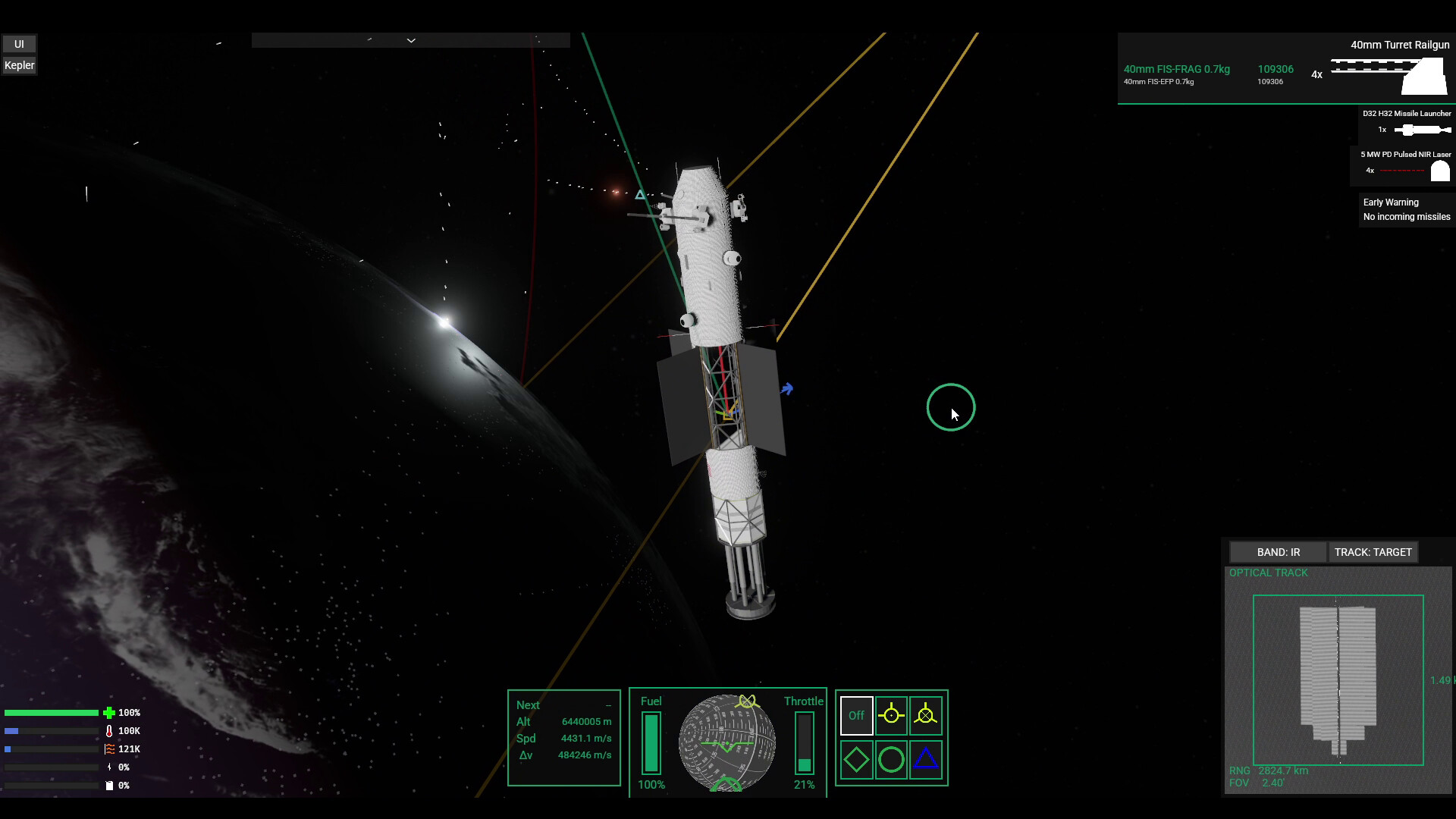Expand the top dropdown arrow bar
This screenshot has width=1456, height=819.
pyautogui.click(x=410, y=40)
